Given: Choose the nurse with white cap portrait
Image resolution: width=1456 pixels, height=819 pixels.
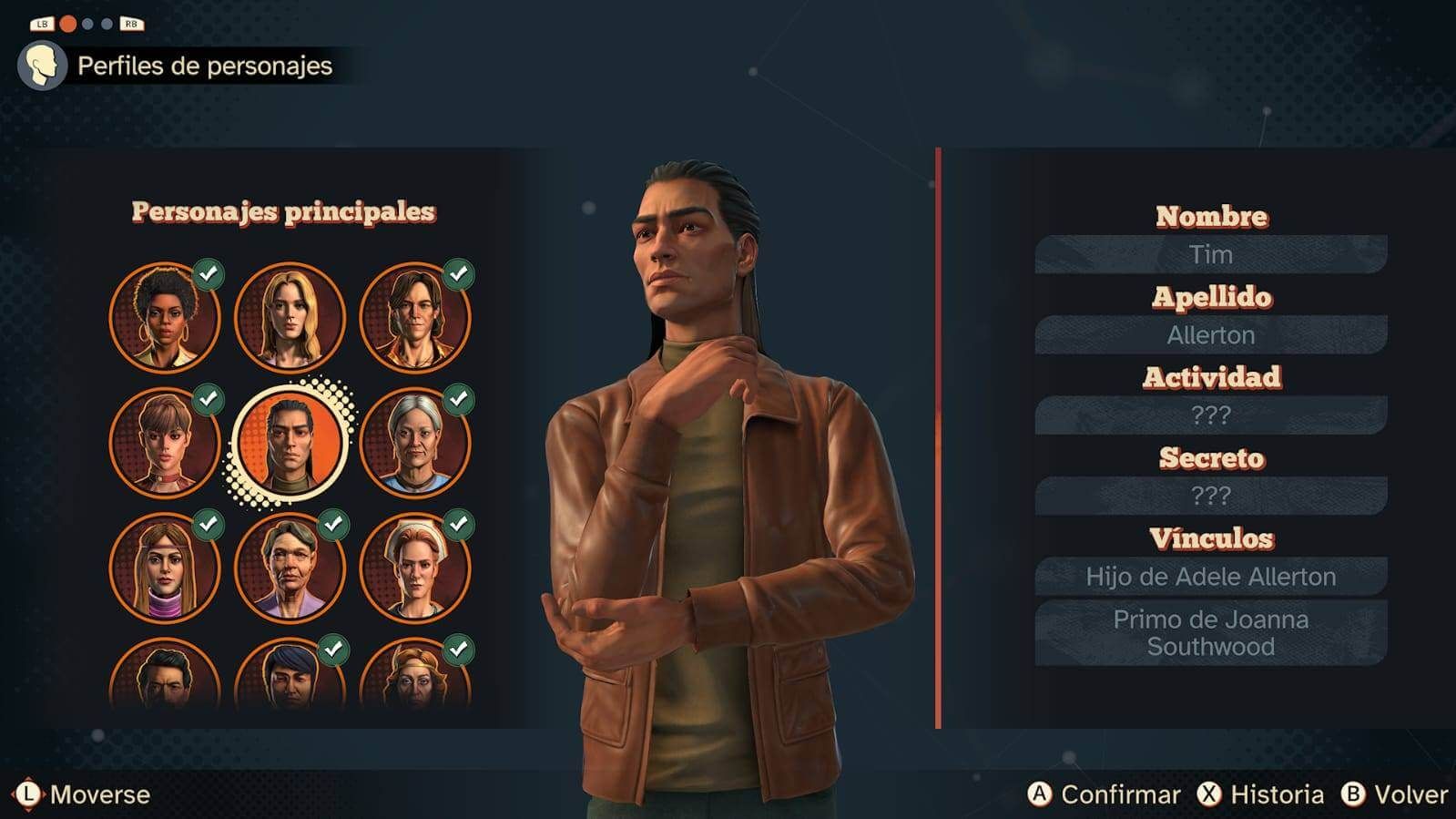Looking at the screenshot, I should tap(415, 568).
